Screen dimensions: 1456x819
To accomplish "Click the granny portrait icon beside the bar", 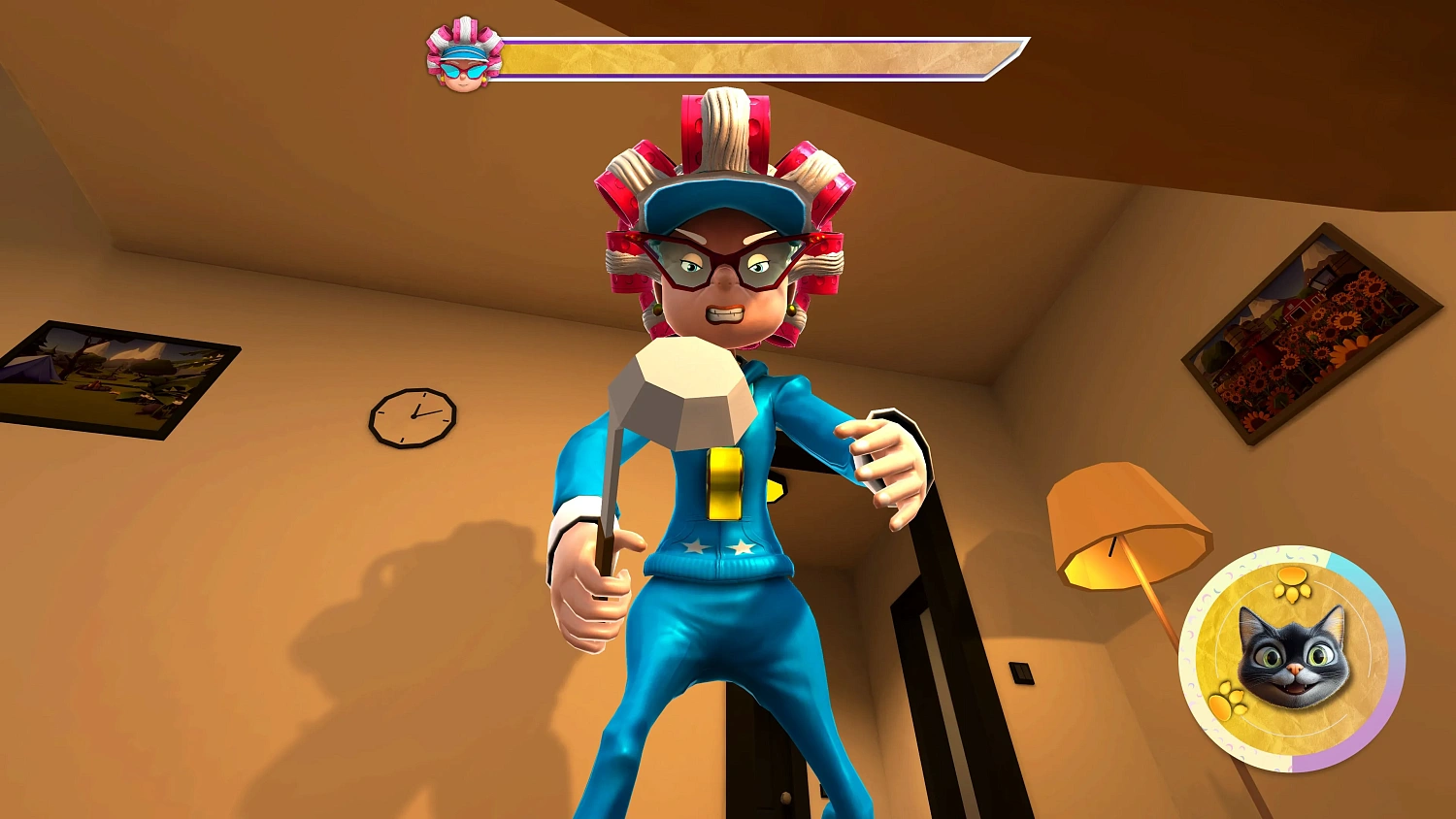I will (x=464, y=56).
